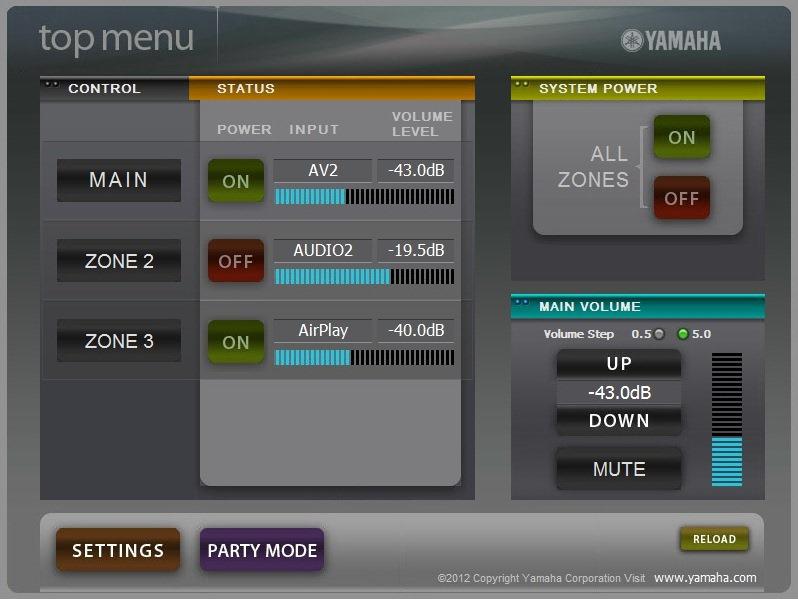The image size is (798, 600).
Task: Select the ZONE 3 control button
Action: (x=119, y=341)
